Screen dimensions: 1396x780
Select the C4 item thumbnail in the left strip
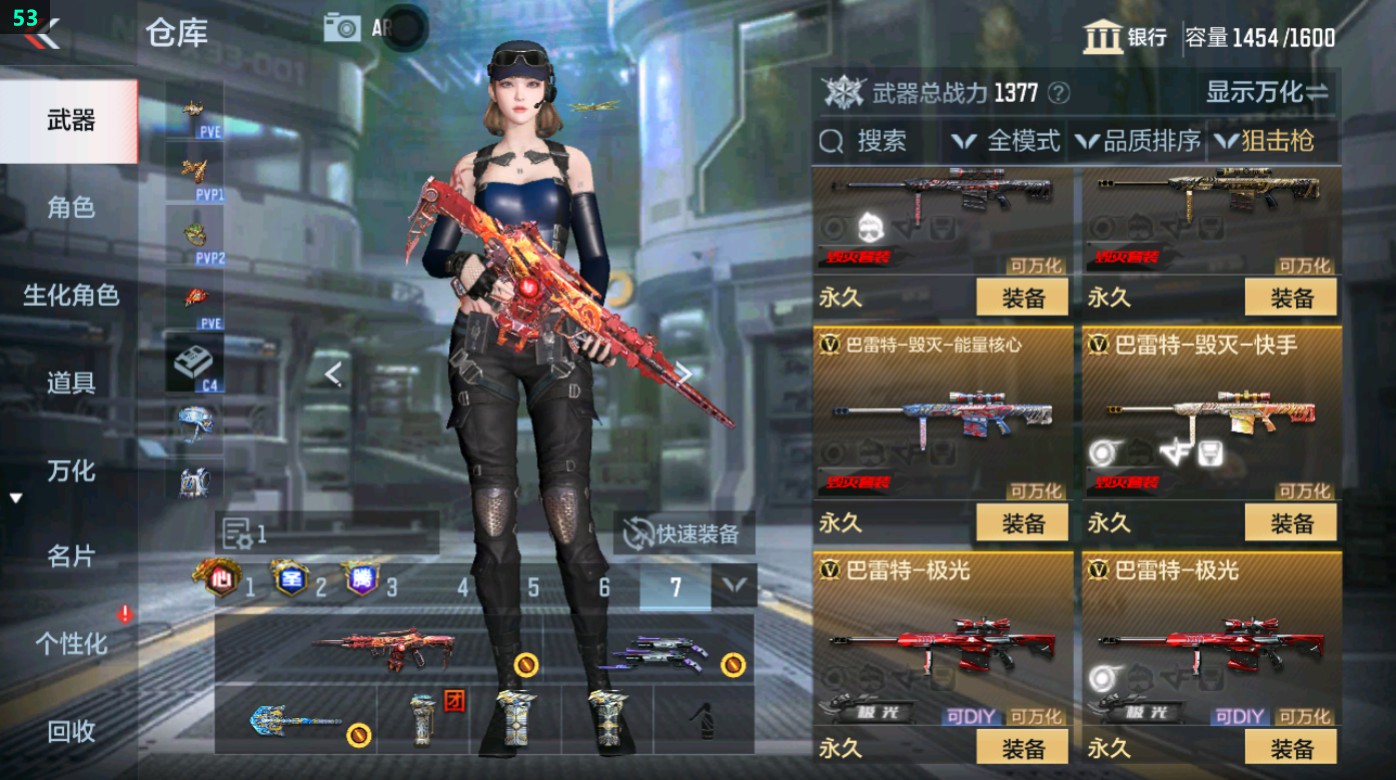coord(196,360)
